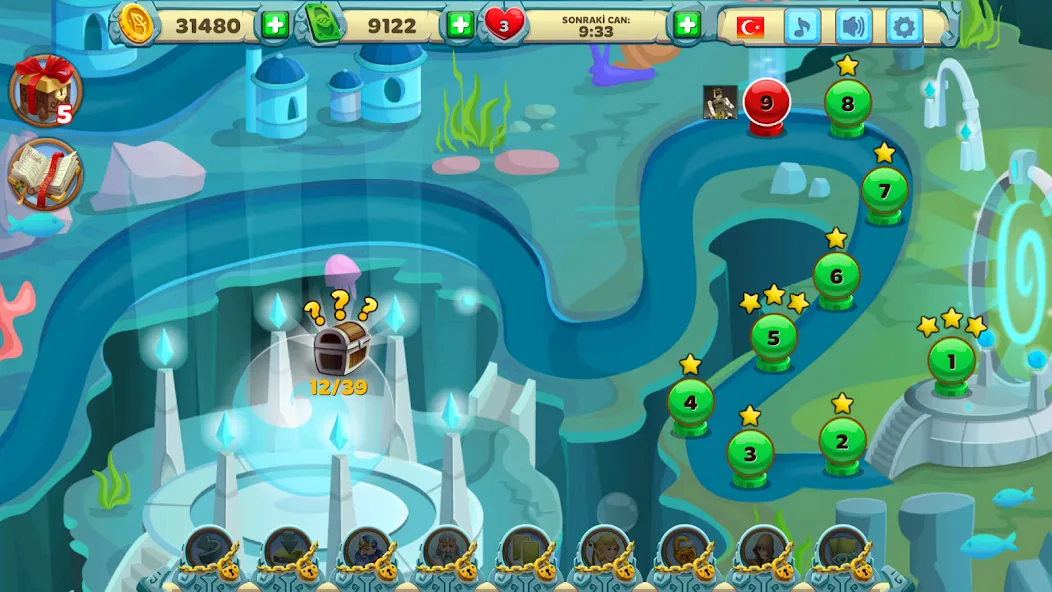Replay three-star level 5
This screenshot has width=1052, height=592.
tap(773, 337)
